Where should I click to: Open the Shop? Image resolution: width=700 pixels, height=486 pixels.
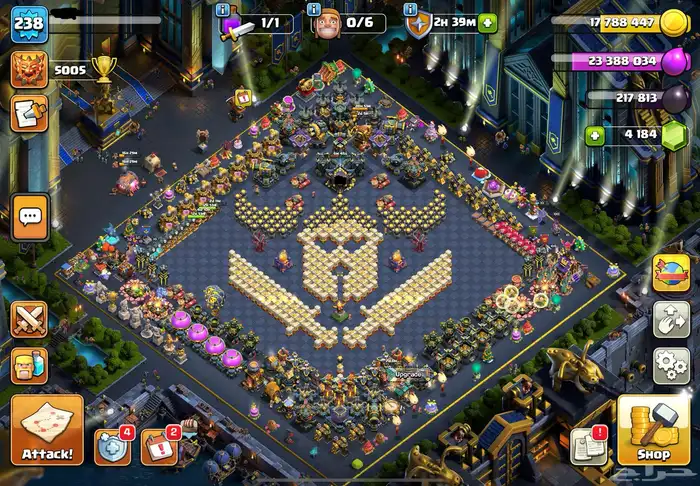(x=654, y=430)
